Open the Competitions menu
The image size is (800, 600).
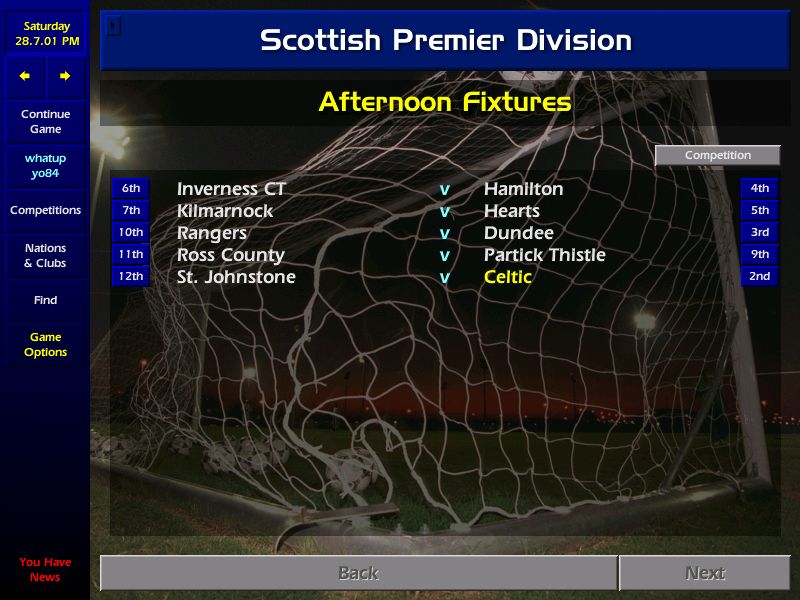[x=45, y=210]
